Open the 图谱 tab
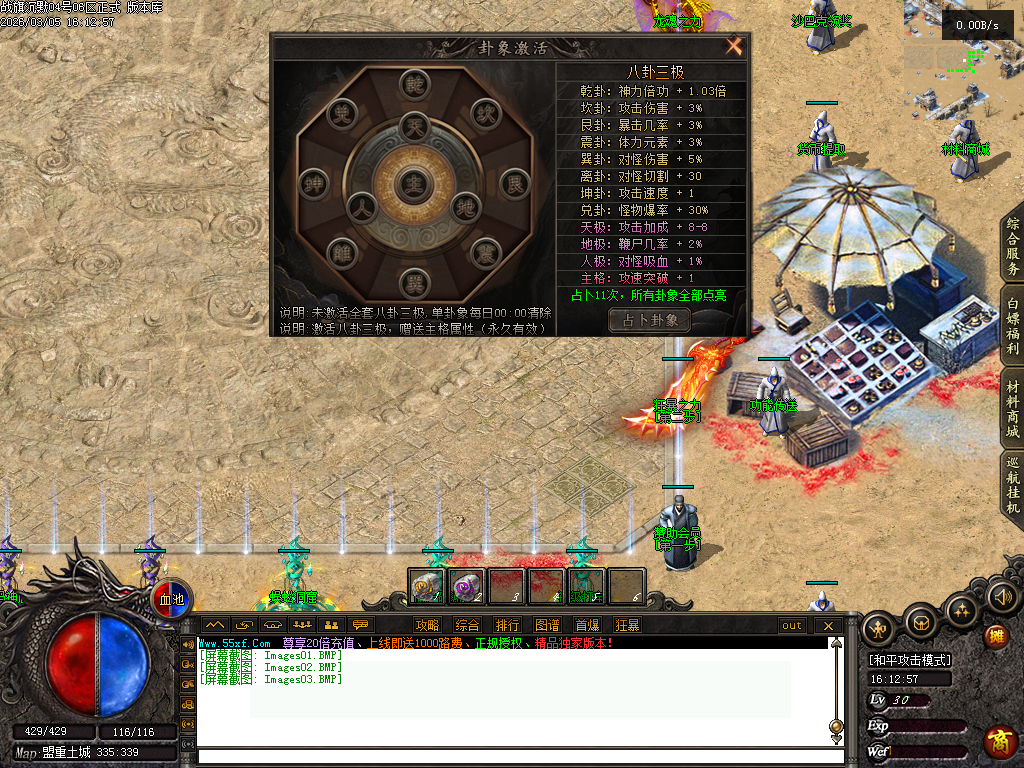 coord(547,625)
